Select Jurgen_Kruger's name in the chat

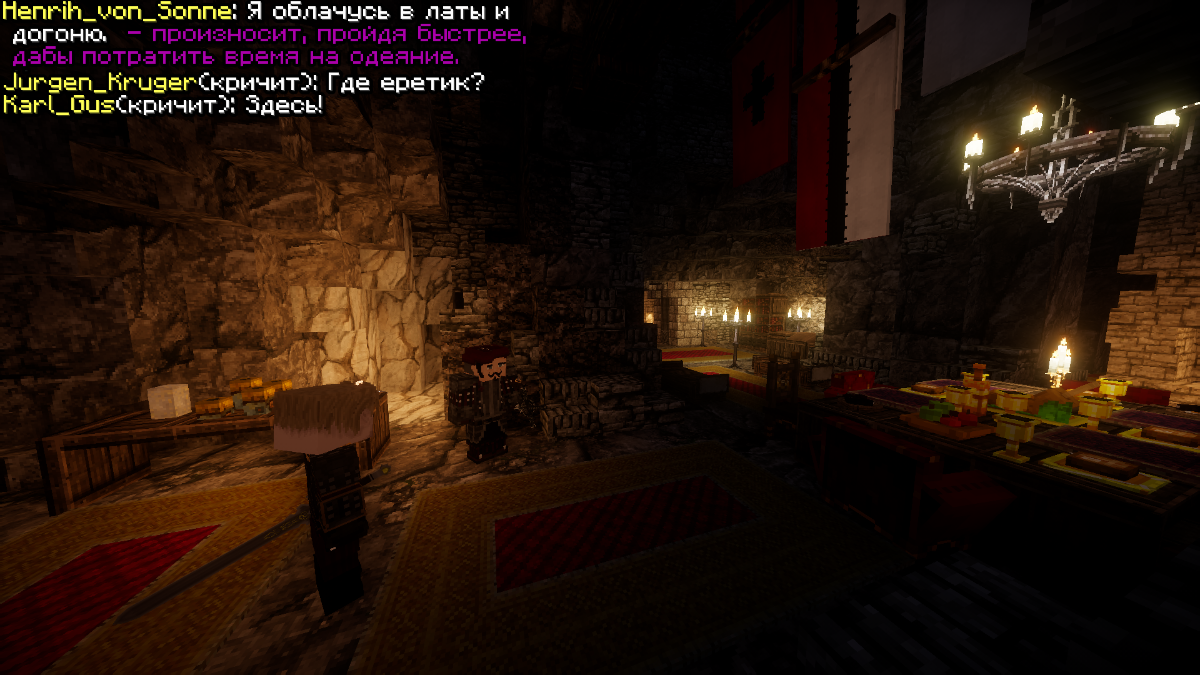pos(98,83)
